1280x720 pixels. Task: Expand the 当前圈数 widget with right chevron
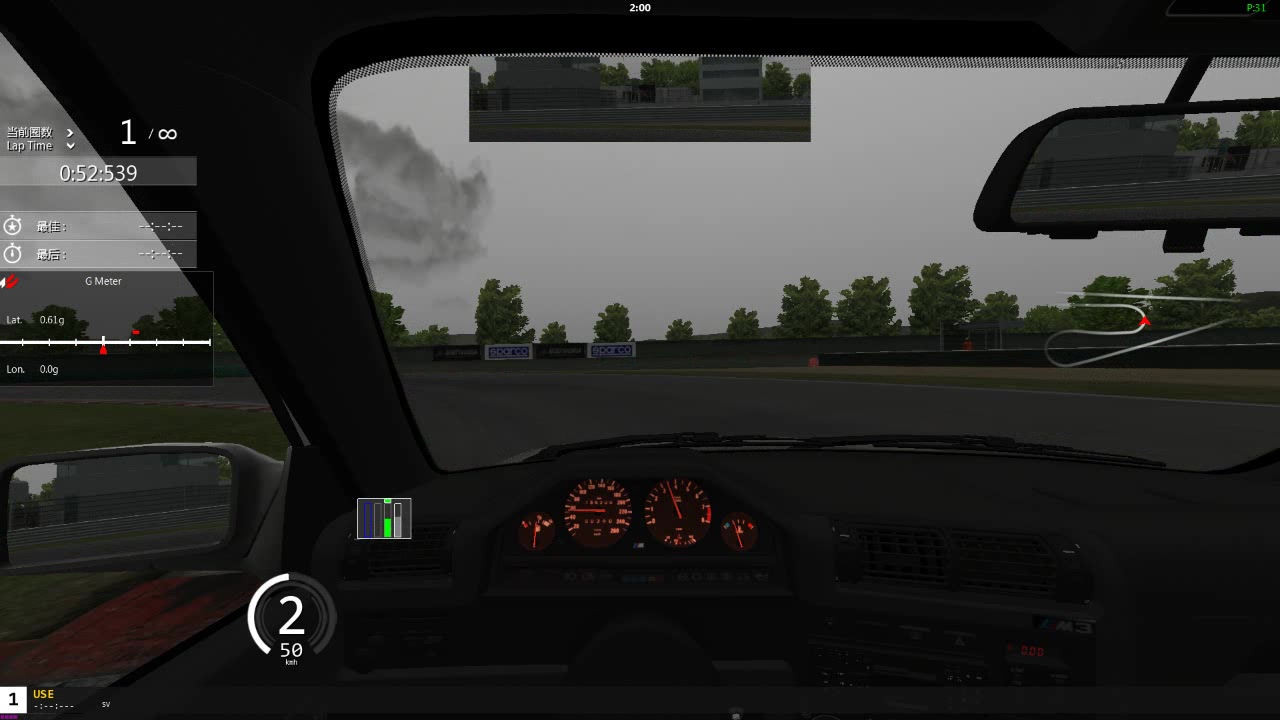coord(69,131)
